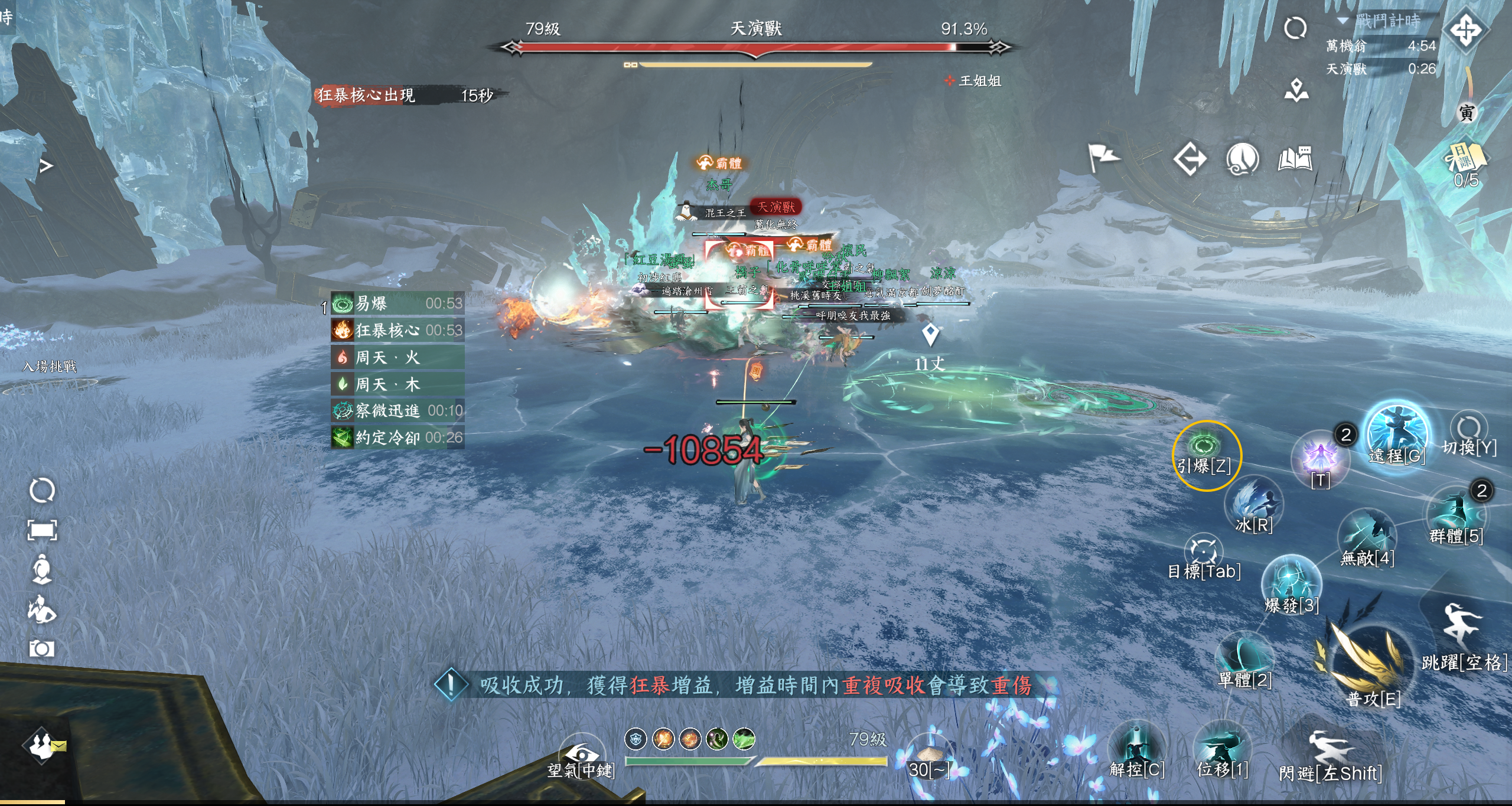Open the camera screenshot mode

[42, 649]
